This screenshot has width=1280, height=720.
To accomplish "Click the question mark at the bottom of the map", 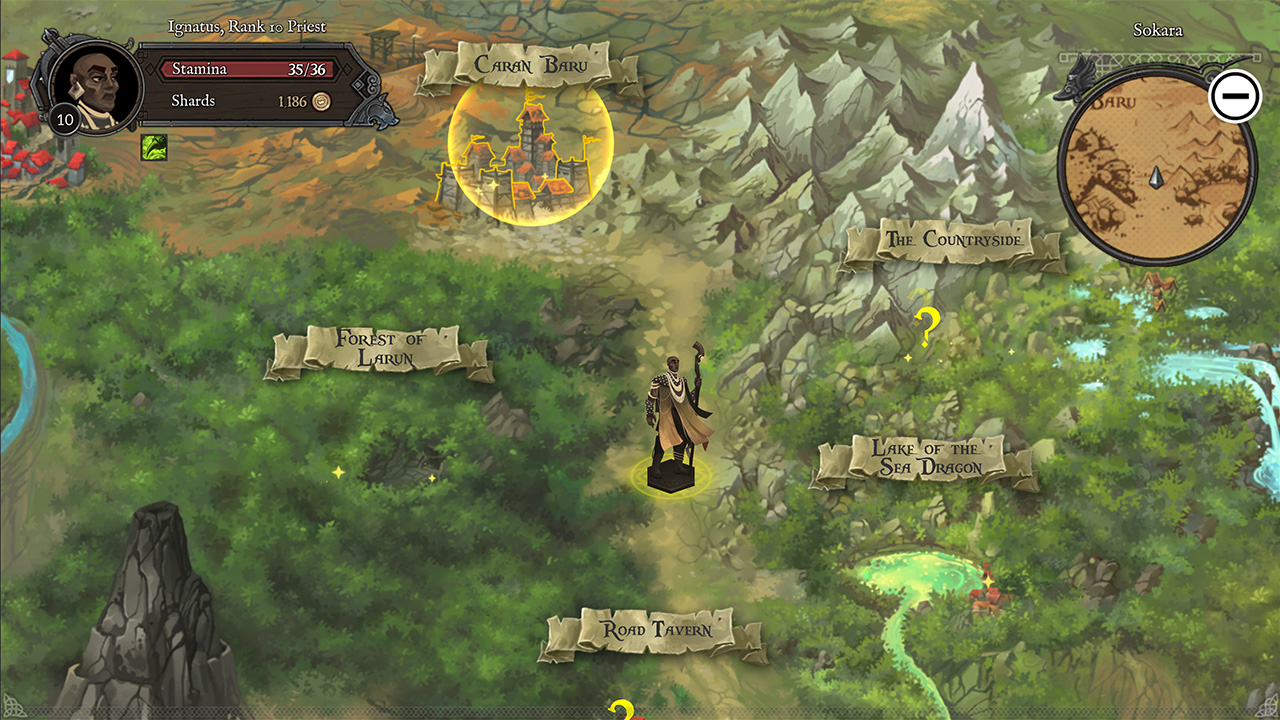I will [x=622, y=712].
